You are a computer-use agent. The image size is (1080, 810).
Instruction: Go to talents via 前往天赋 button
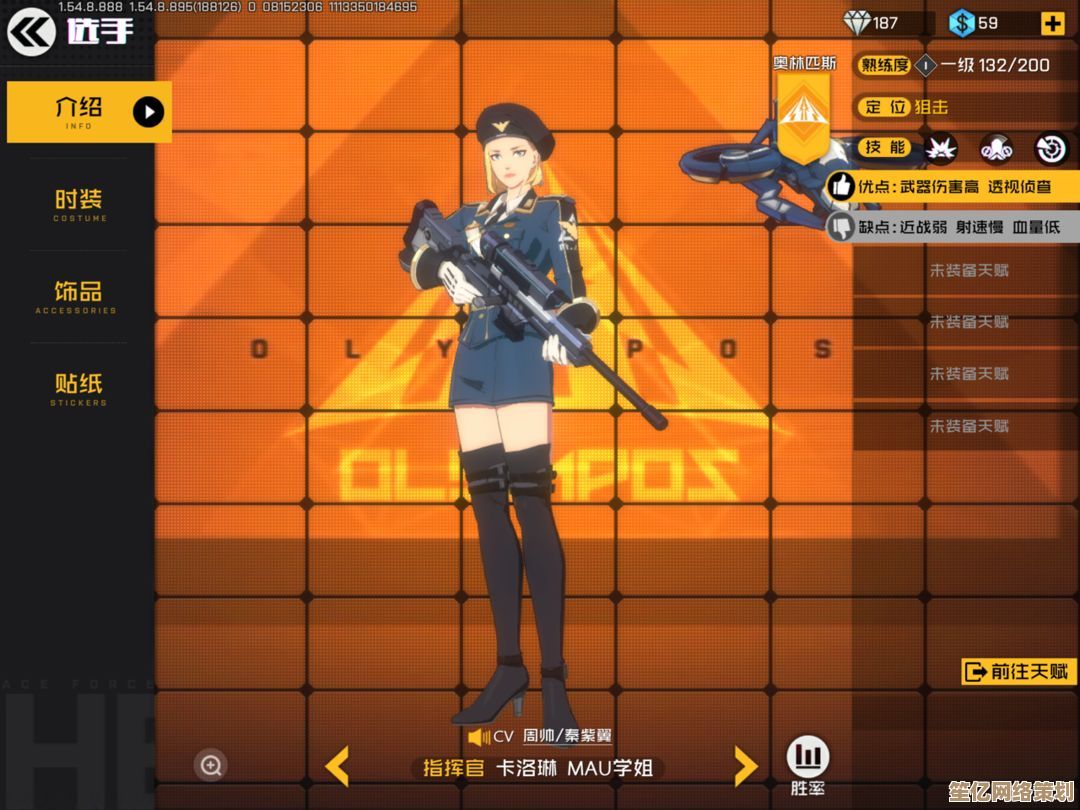pos(1019,672)
